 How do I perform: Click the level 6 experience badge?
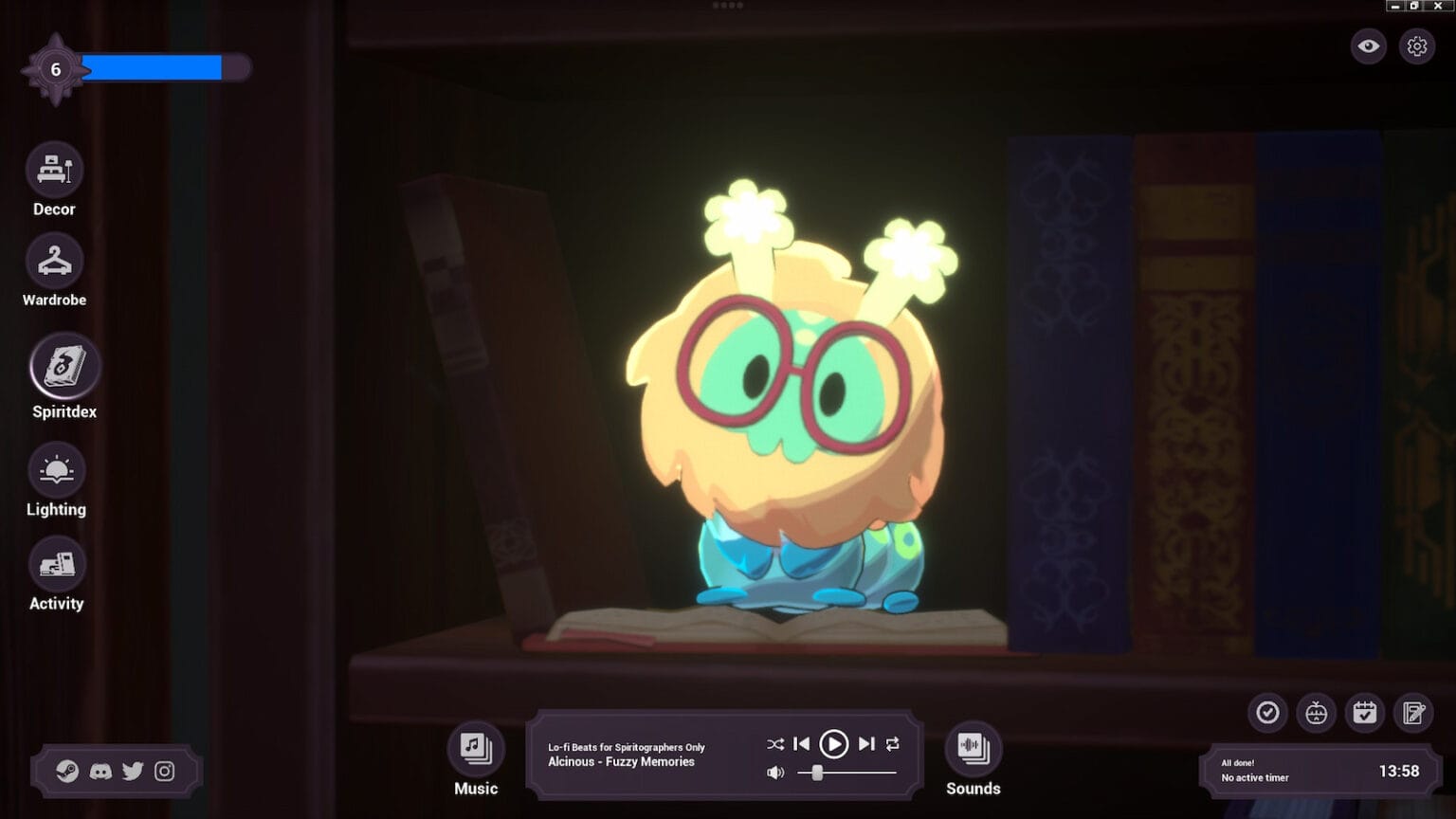54,68
